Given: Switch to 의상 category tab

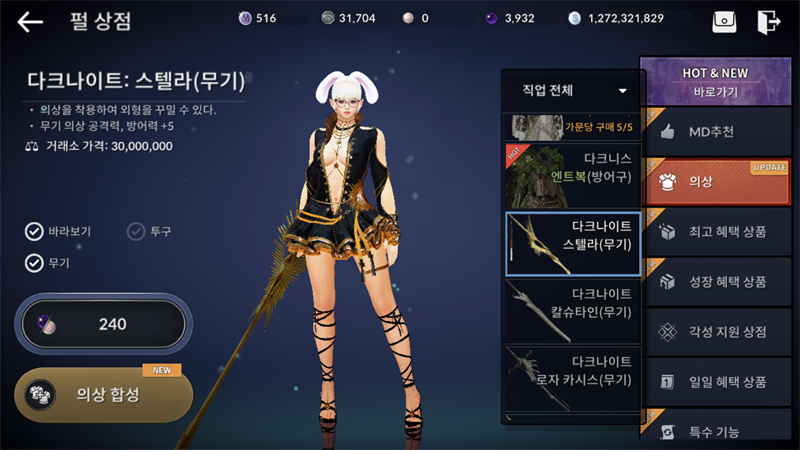Looking at the screenshot, I should (x=715, y=182).
